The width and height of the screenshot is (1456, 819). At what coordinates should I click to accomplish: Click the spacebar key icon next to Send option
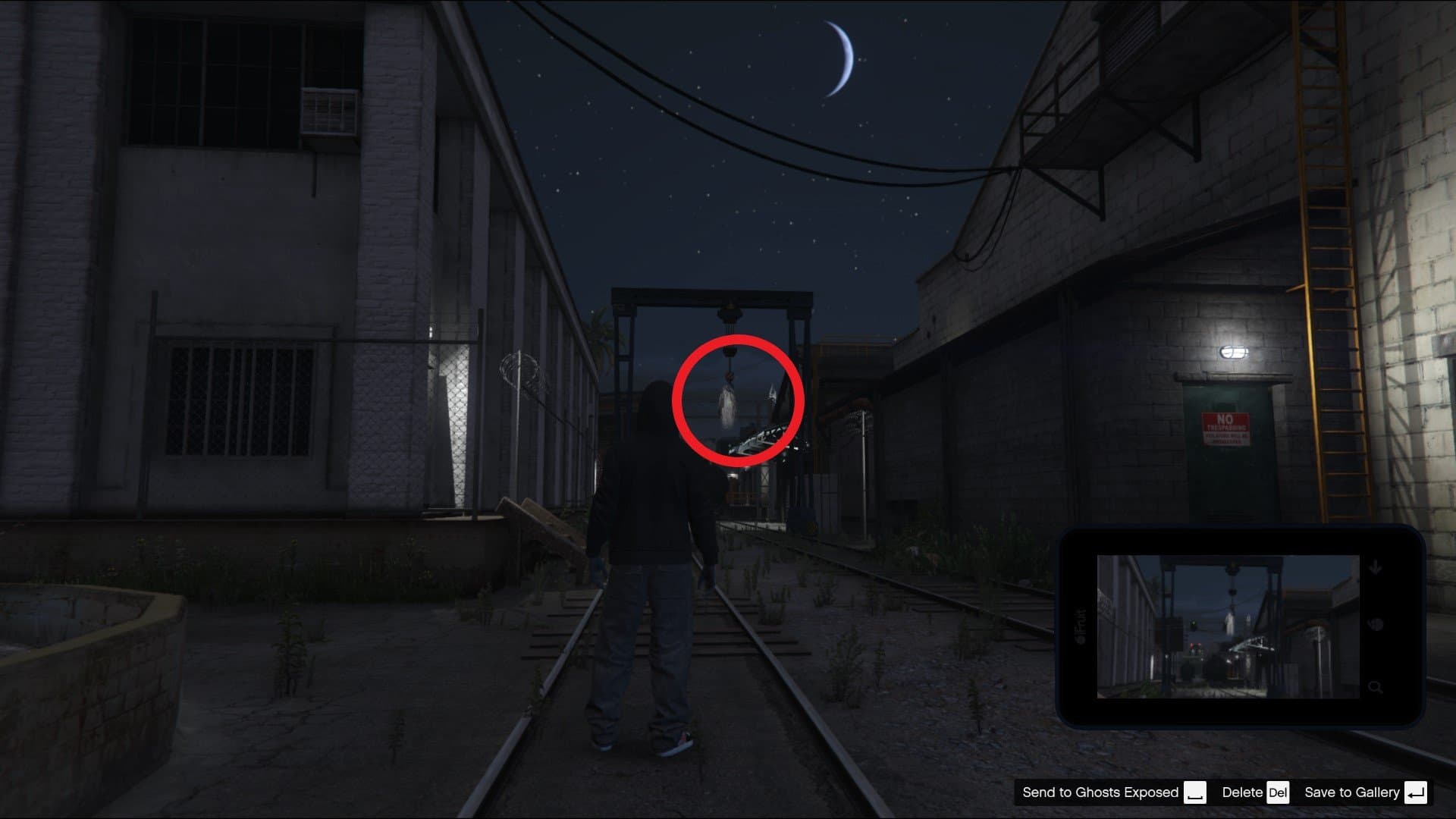1197,792
